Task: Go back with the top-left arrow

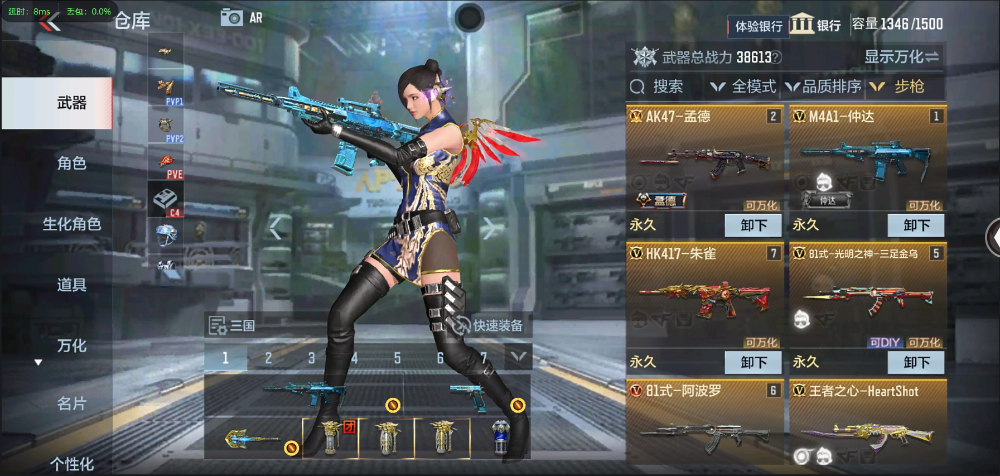Action: [50, 22]
